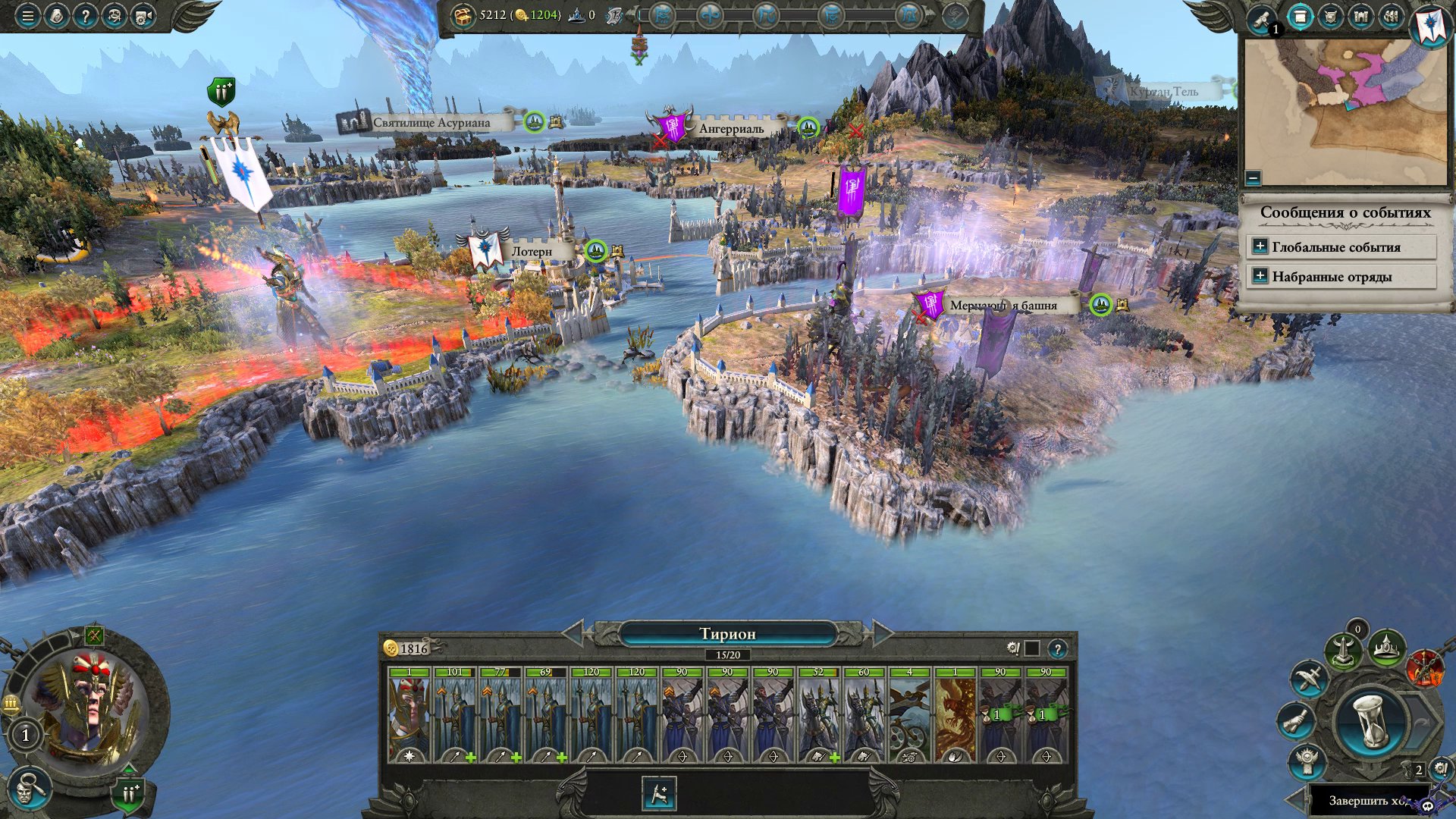
Task: Open the camera settings button
Action: (143, 15)
